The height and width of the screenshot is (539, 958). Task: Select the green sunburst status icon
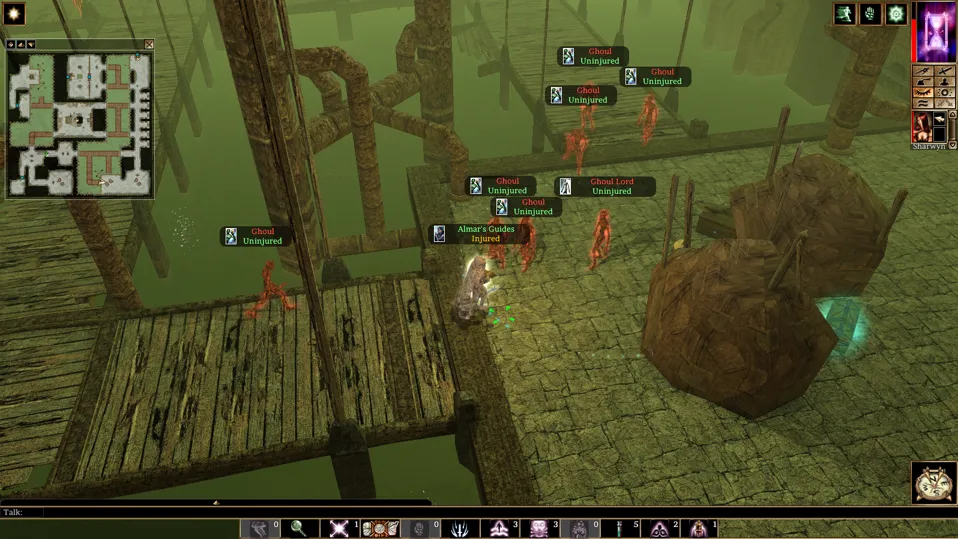896,14
